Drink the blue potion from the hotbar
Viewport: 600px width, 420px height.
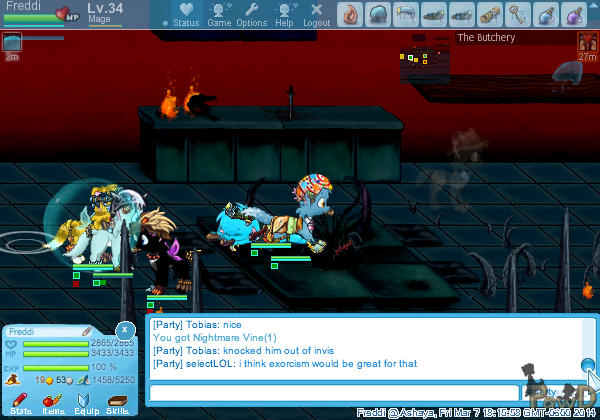pyautogui.click(x=546, y=14)
